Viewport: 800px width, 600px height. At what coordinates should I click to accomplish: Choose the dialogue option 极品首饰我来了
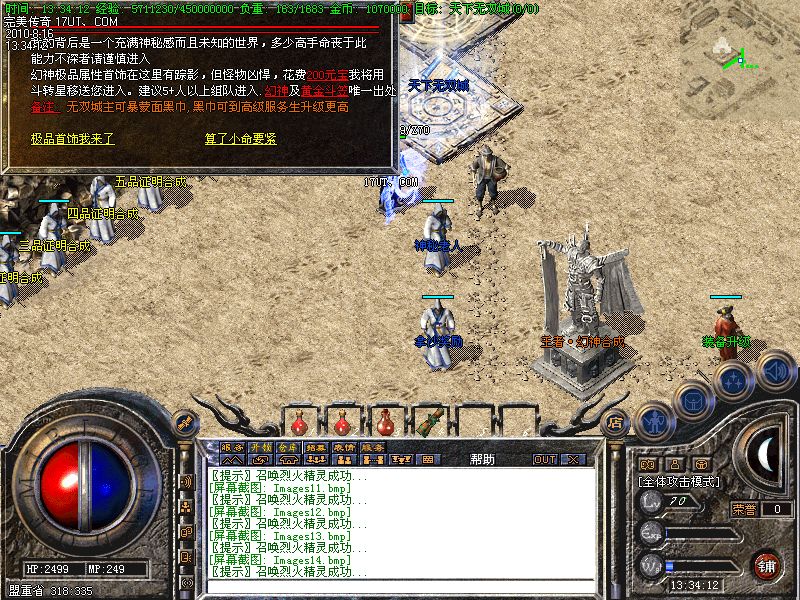[x=73, y=139]
